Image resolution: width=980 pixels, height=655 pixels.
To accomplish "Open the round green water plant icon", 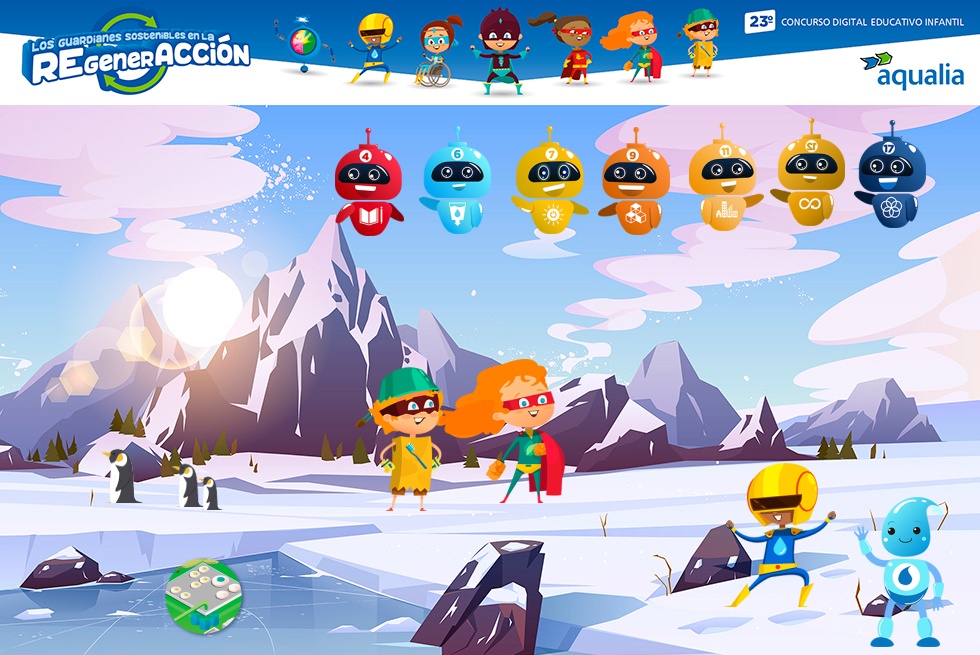I will coord(203,596).
